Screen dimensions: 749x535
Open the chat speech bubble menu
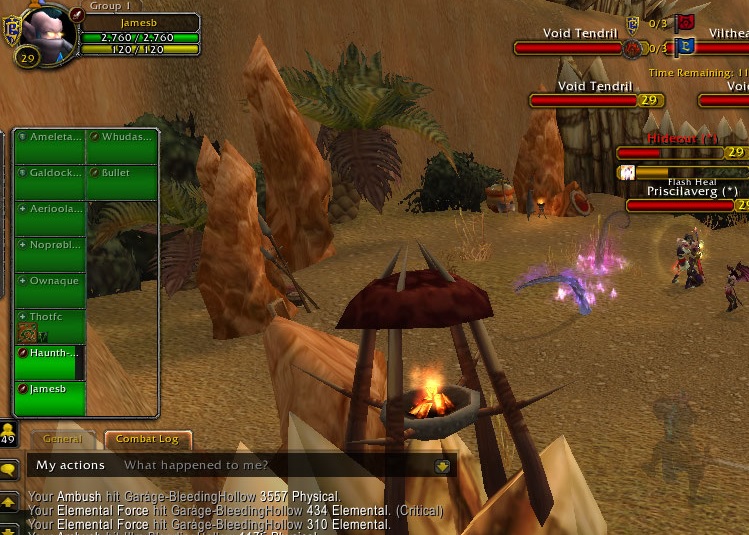[x=8, y=469]
